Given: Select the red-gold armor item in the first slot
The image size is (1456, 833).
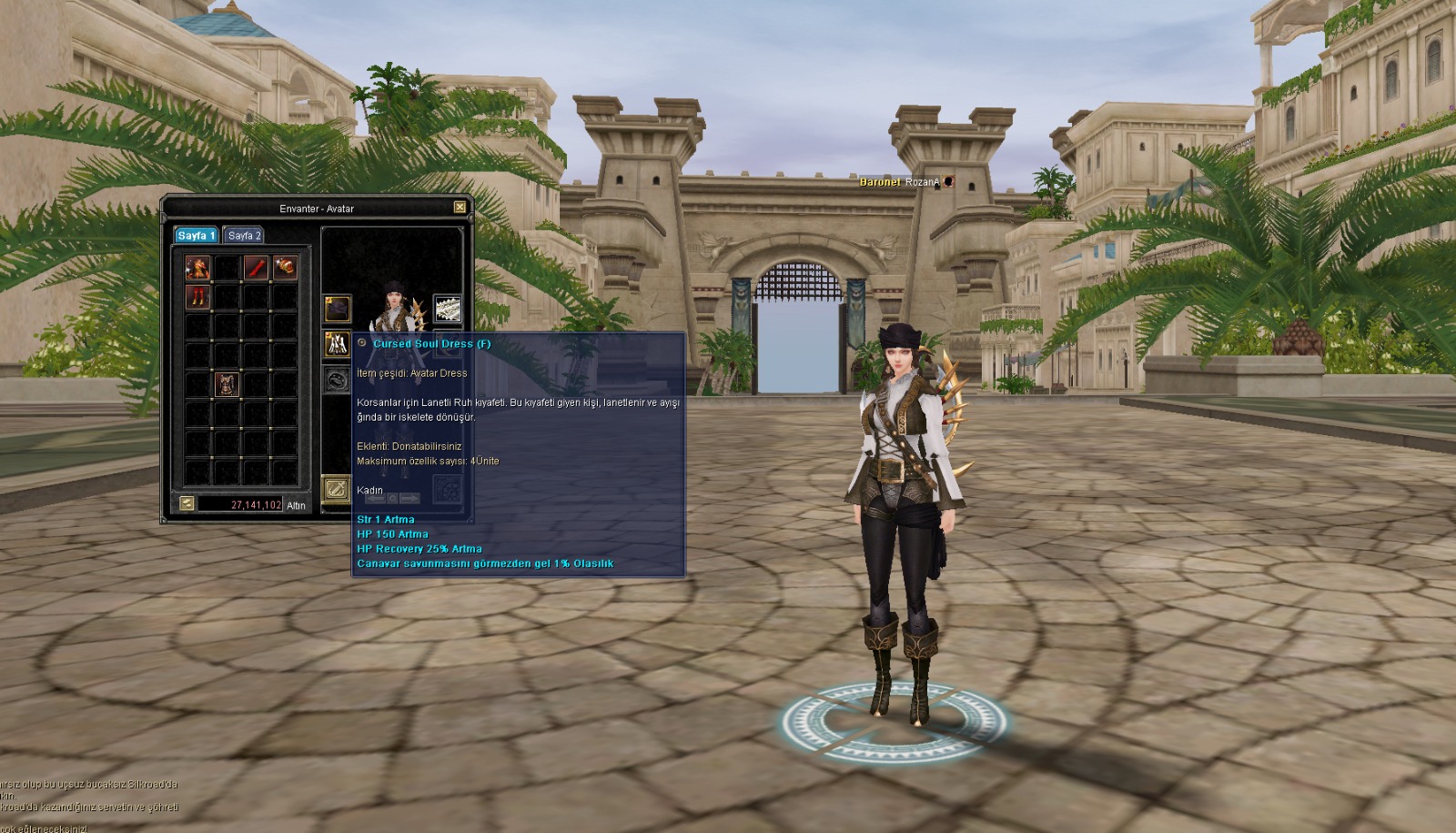Looking at the screenshot, I should point(197,268).
